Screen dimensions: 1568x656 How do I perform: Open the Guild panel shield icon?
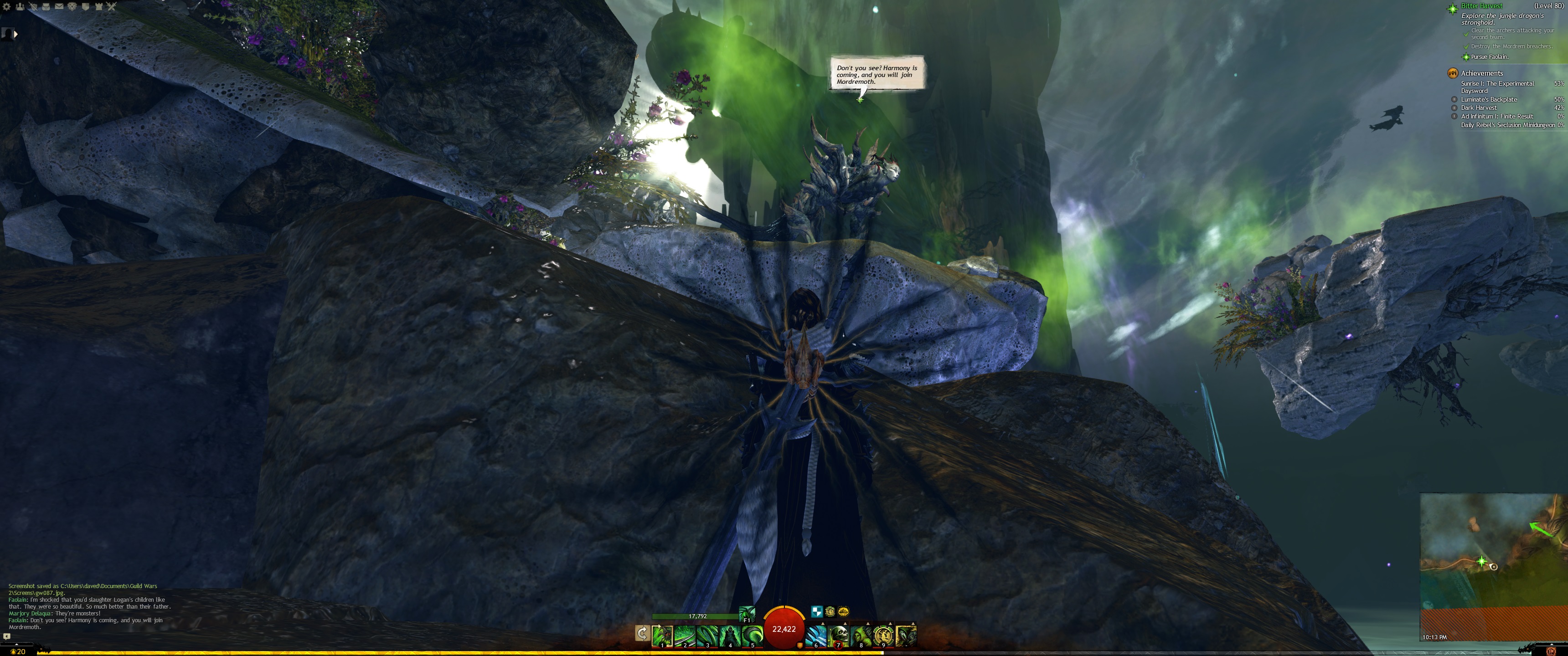(x=86, y=7)
